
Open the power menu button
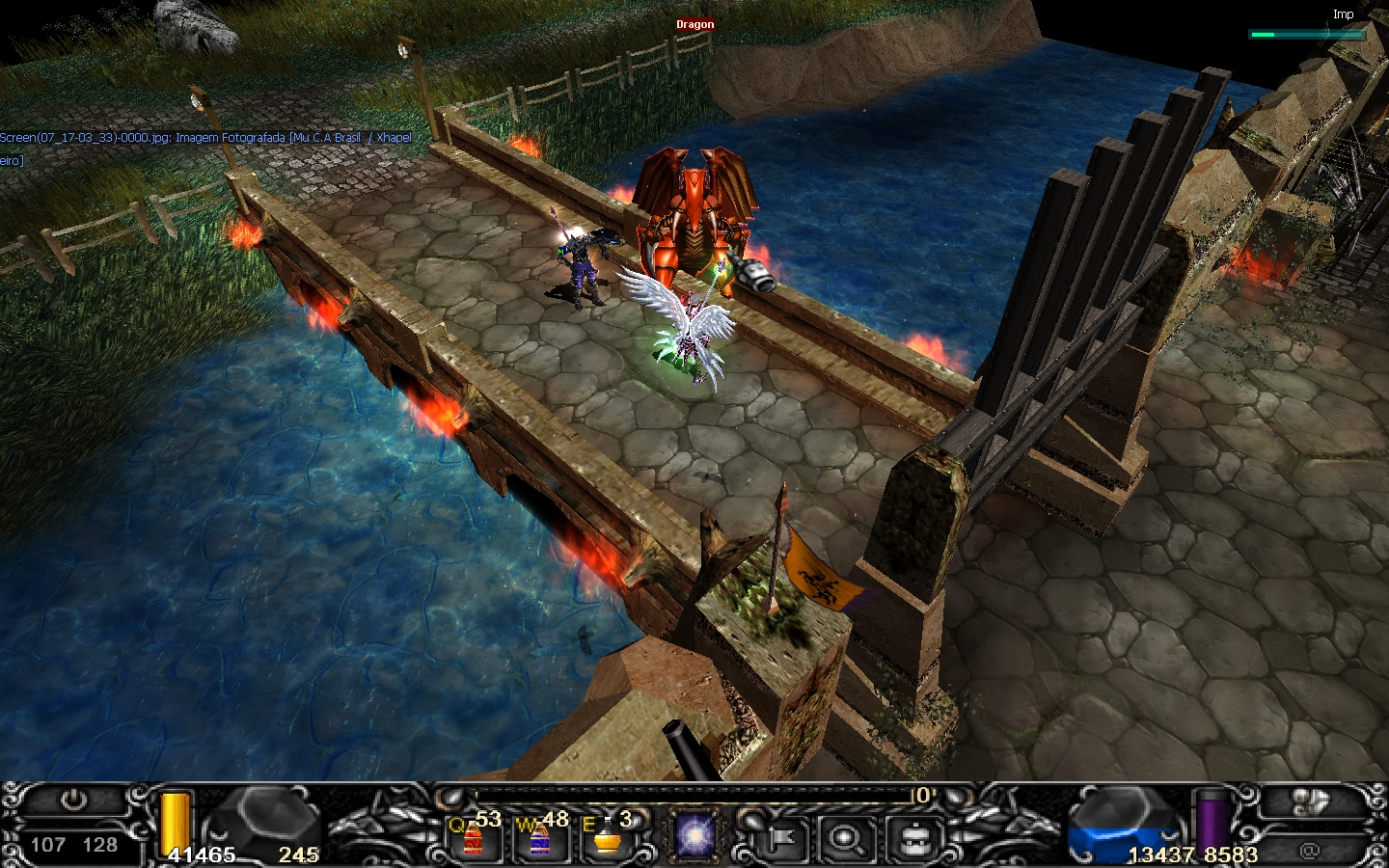coord(73,801)
